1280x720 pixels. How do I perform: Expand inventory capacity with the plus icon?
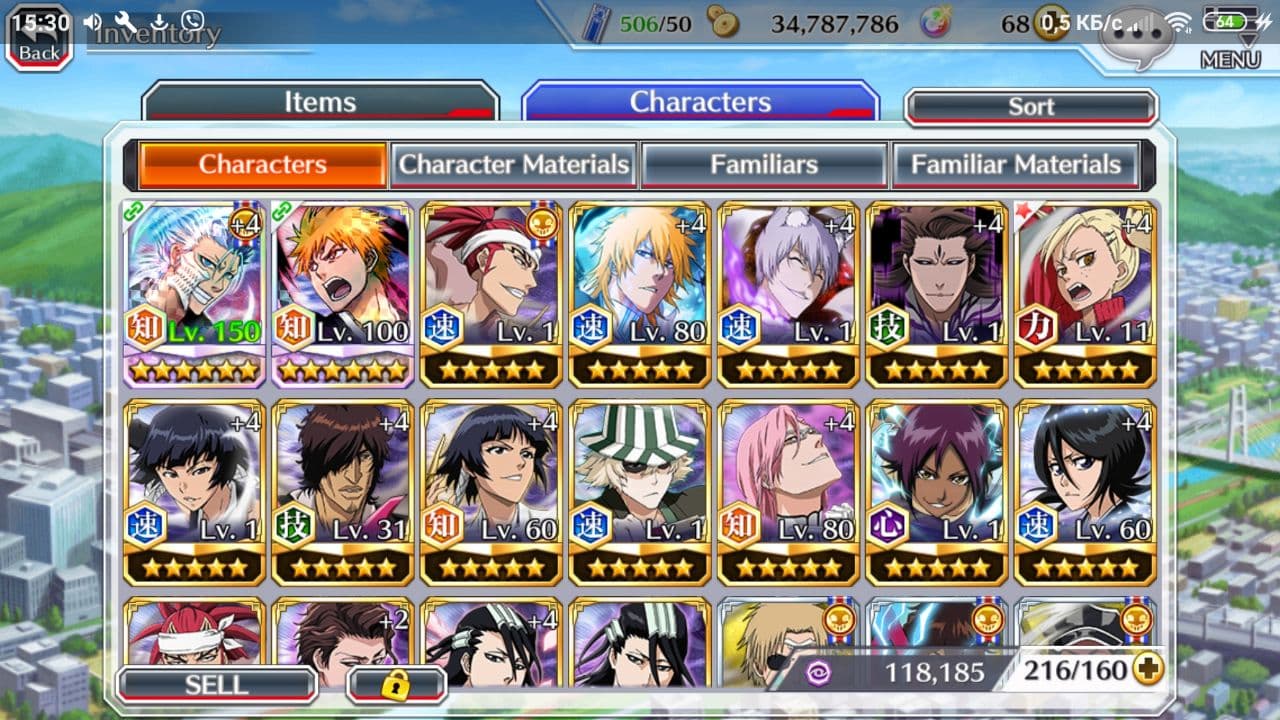[x=1149, y=669]
